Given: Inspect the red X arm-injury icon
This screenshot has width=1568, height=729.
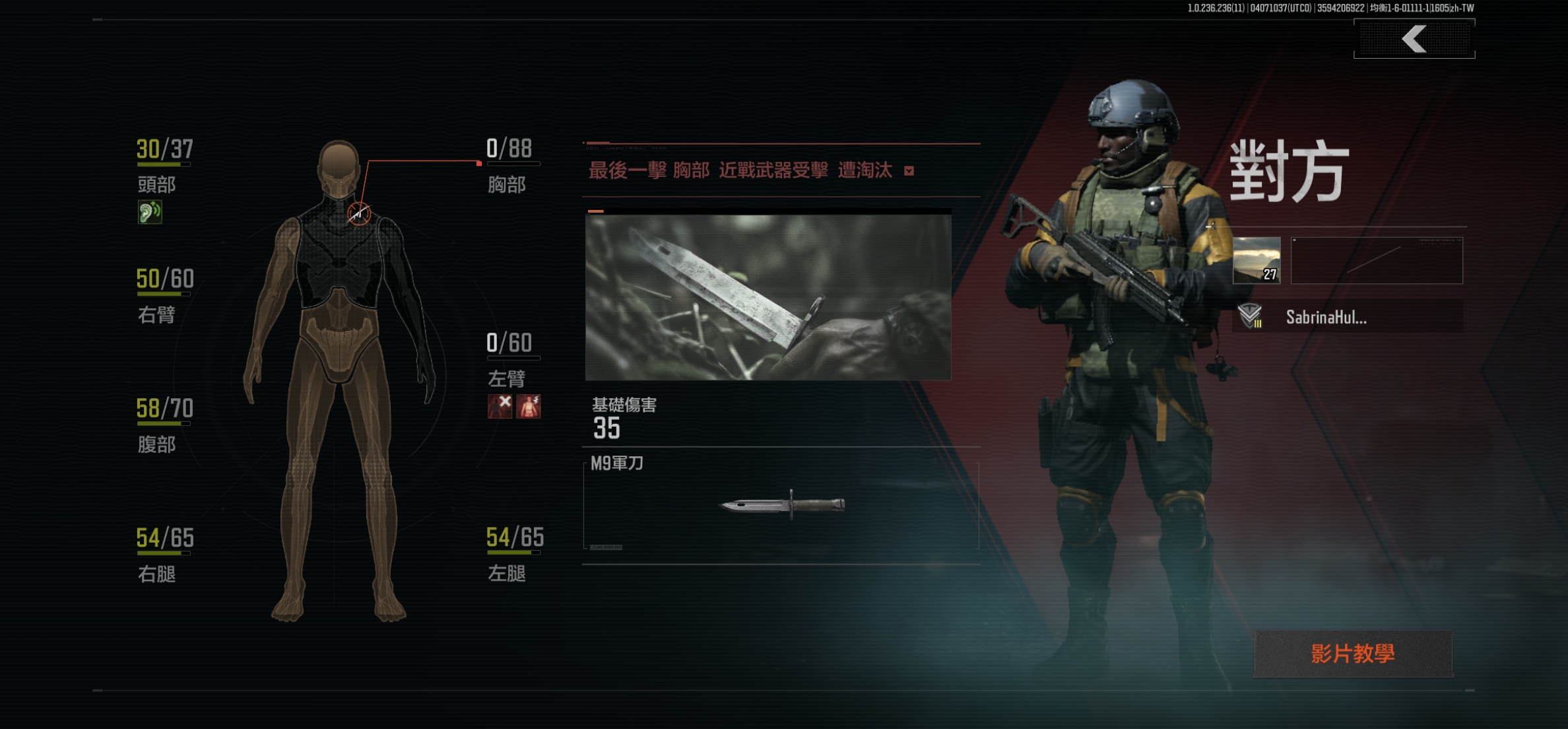Looking at the screenshot, I should [500, 406].
